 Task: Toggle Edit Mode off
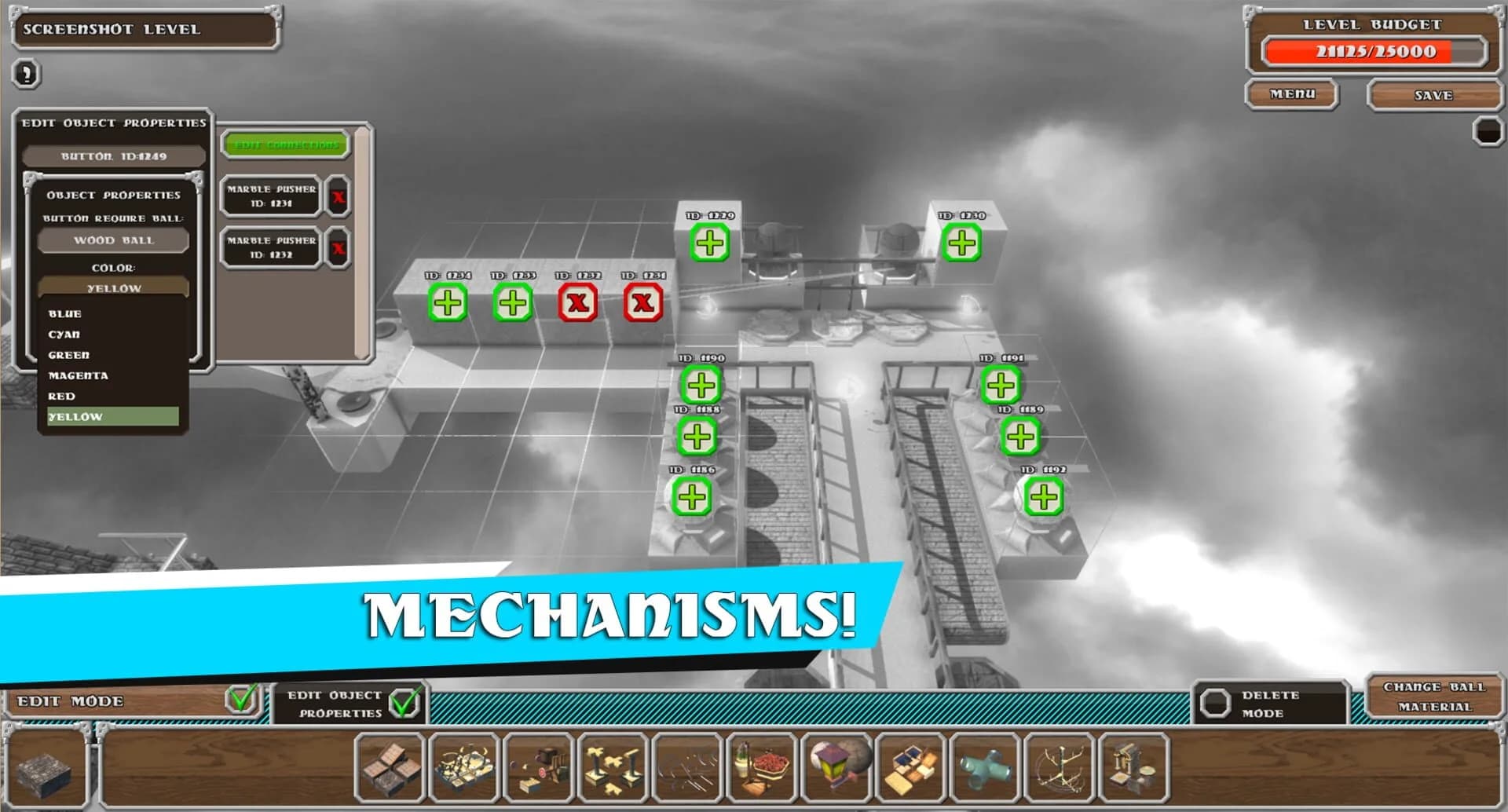[241, 697]
